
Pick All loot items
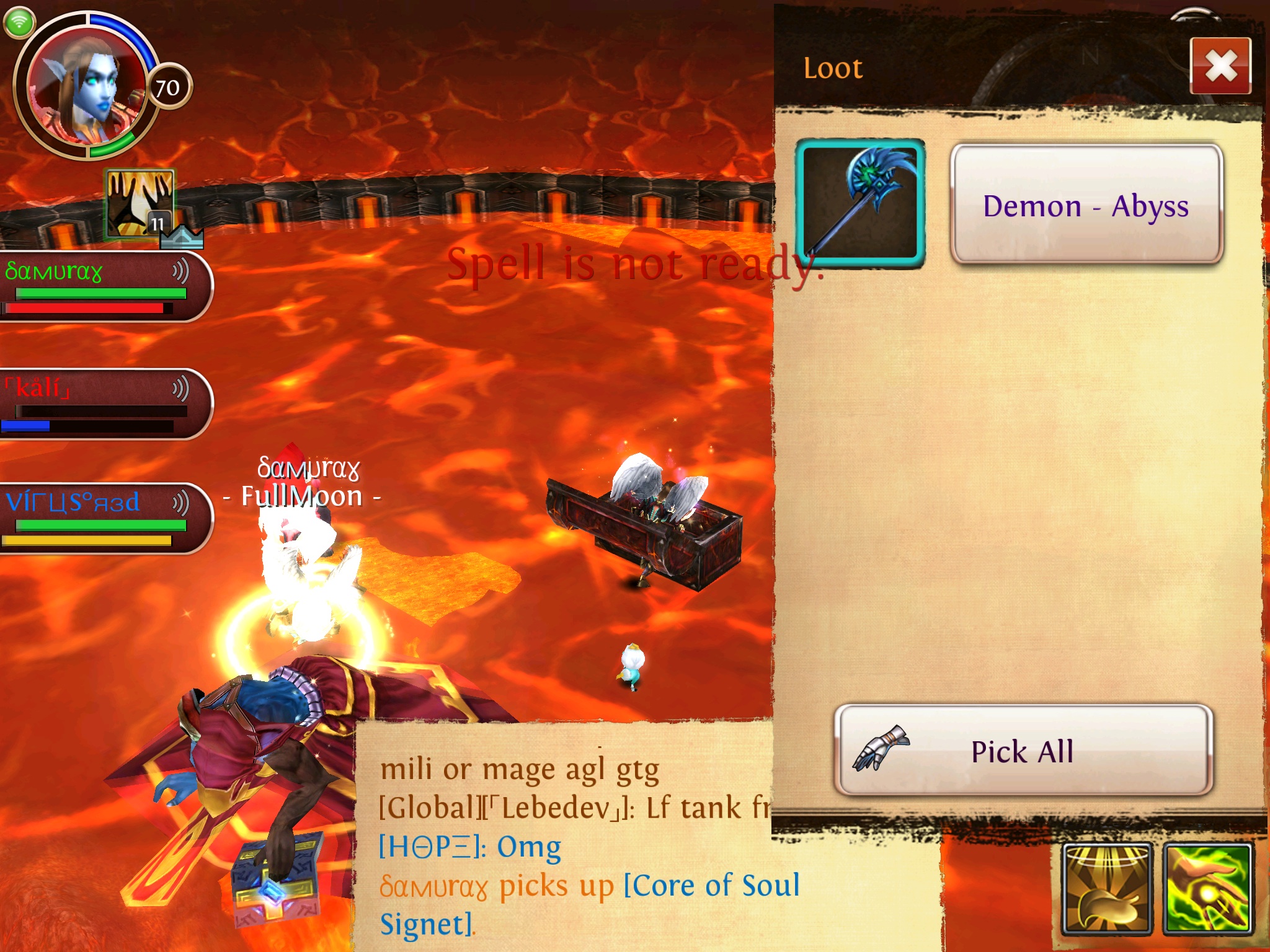[1023, 751]
